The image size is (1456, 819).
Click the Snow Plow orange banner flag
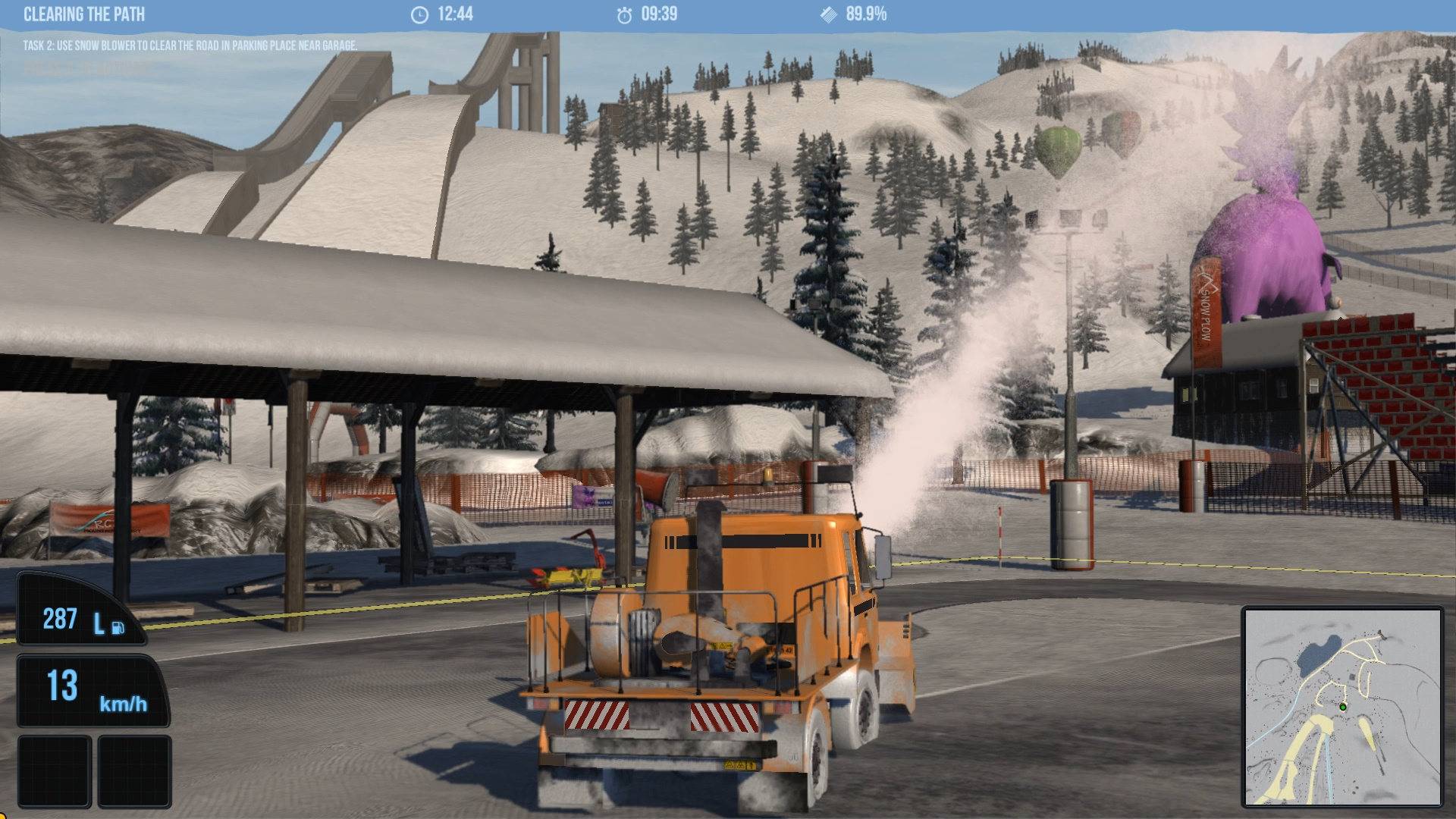[x=1207, y=307]
